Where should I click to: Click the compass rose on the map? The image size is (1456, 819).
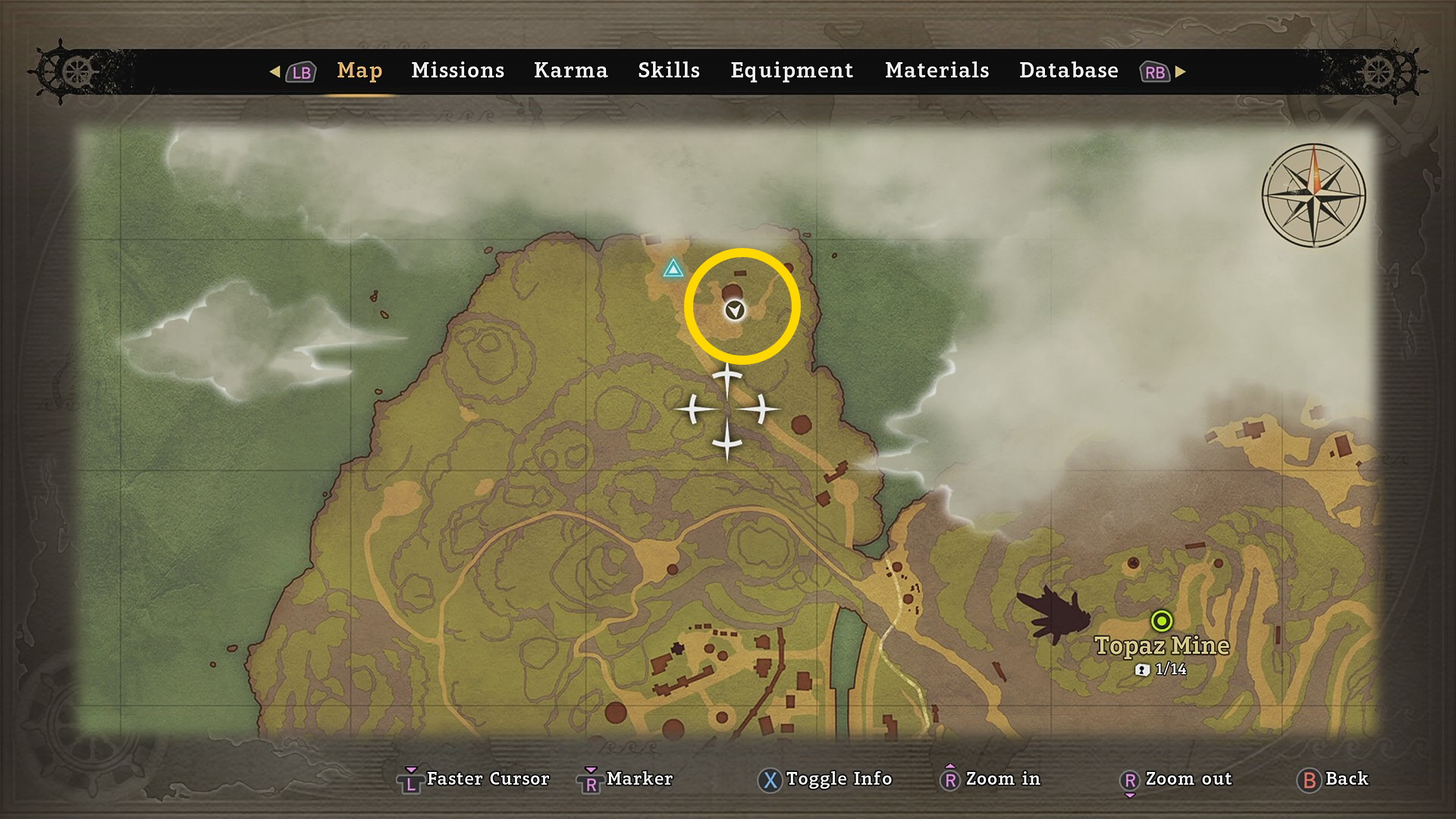(x=1313, y=195)
